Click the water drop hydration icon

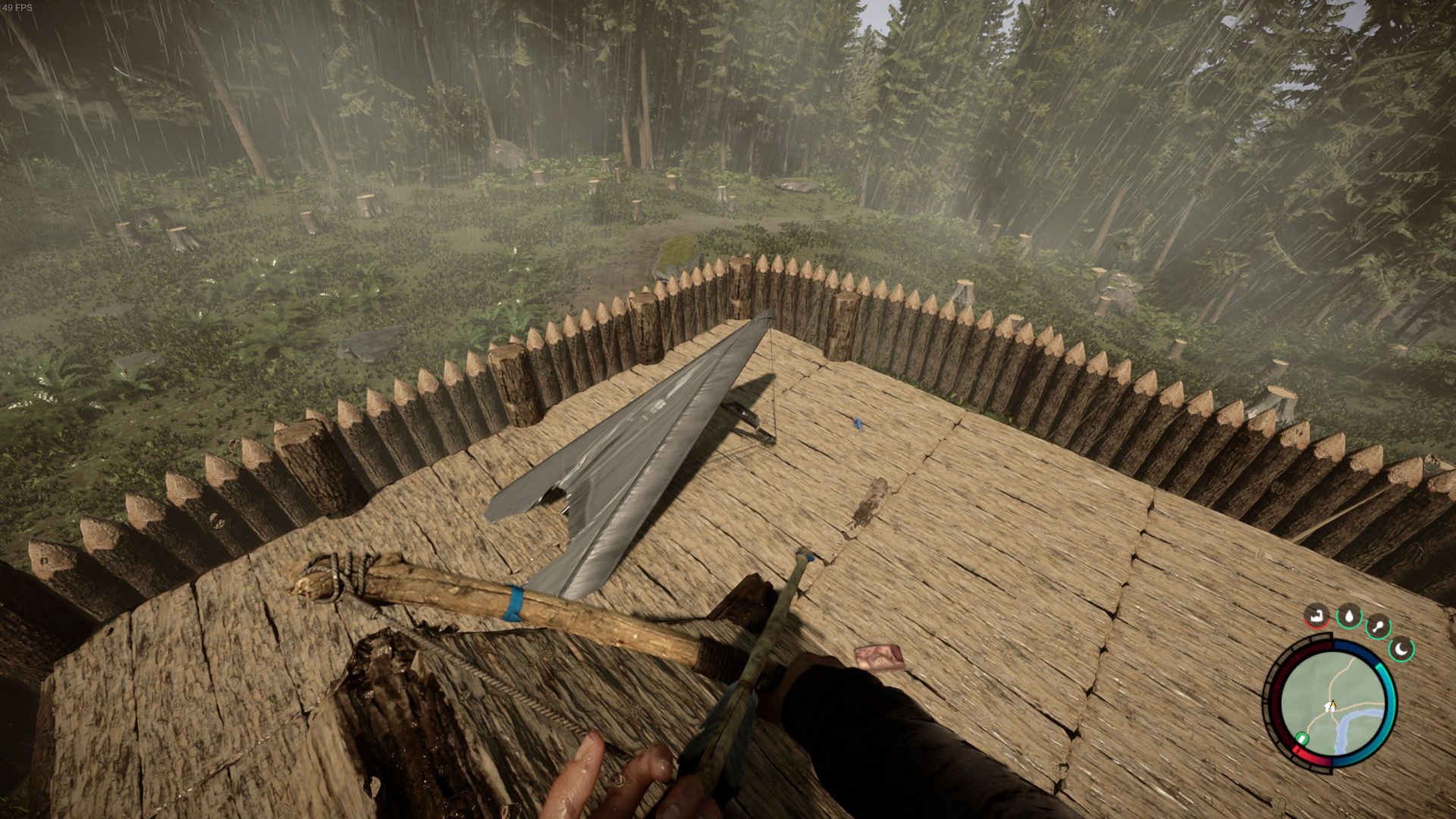(1349, 617)
